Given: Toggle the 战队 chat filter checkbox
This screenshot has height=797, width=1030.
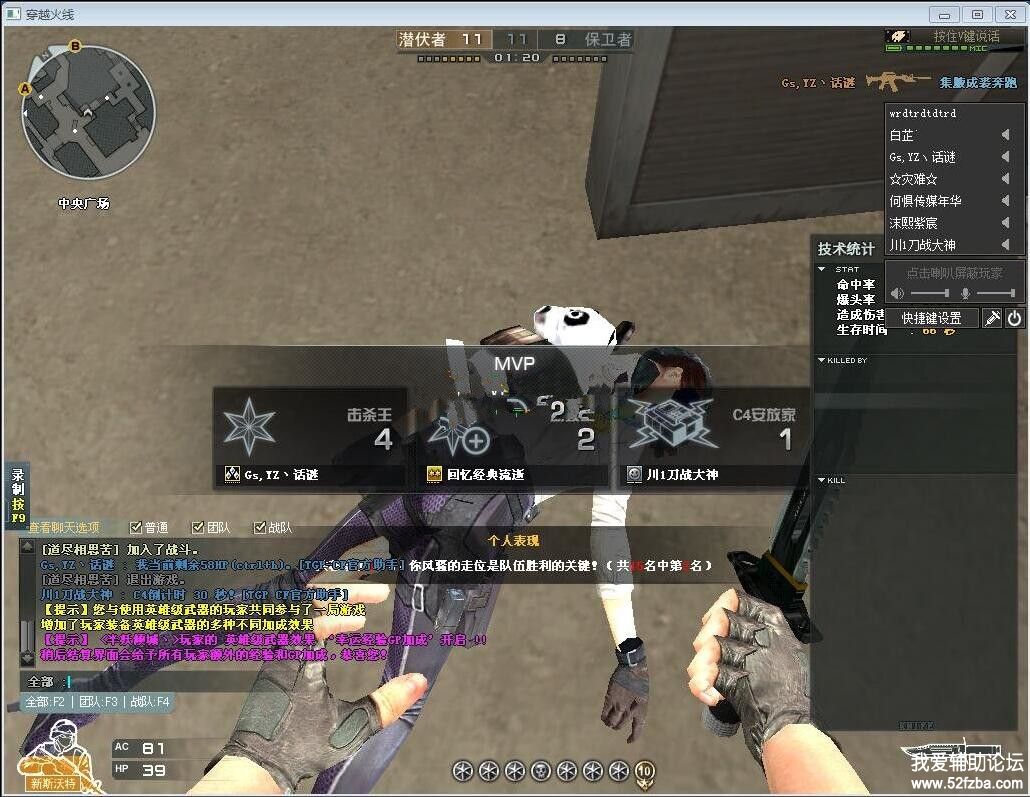Looking at the screenshot, I should point(260,527).
